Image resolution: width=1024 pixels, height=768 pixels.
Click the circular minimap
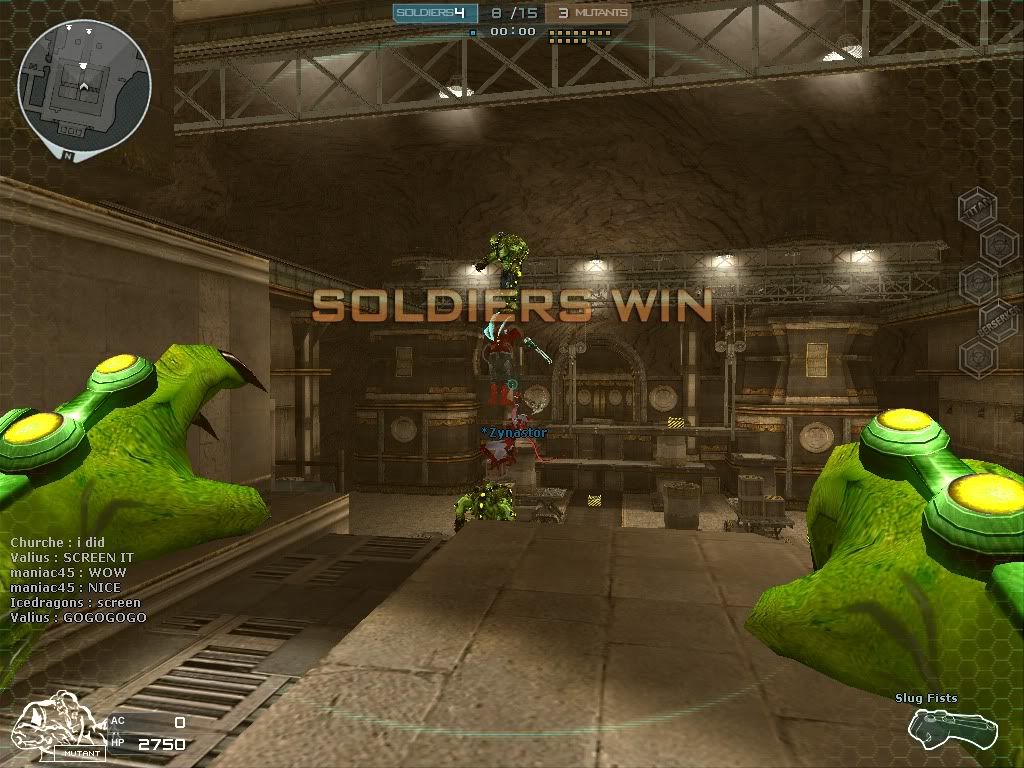tap(85, 83)
